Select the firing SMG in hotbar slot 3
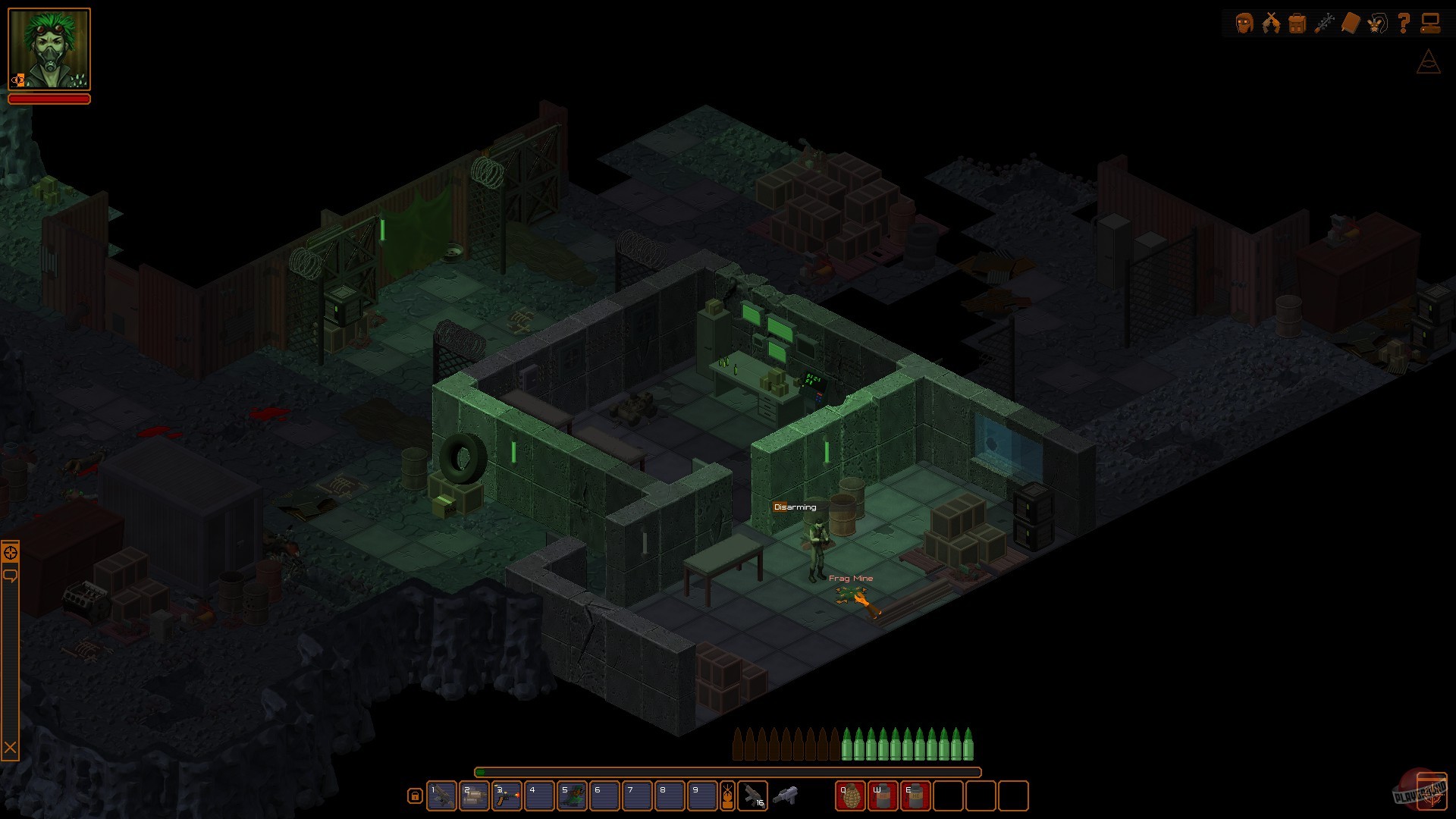The width and height of the screenshot is (1456, 819). click(505, 796)
